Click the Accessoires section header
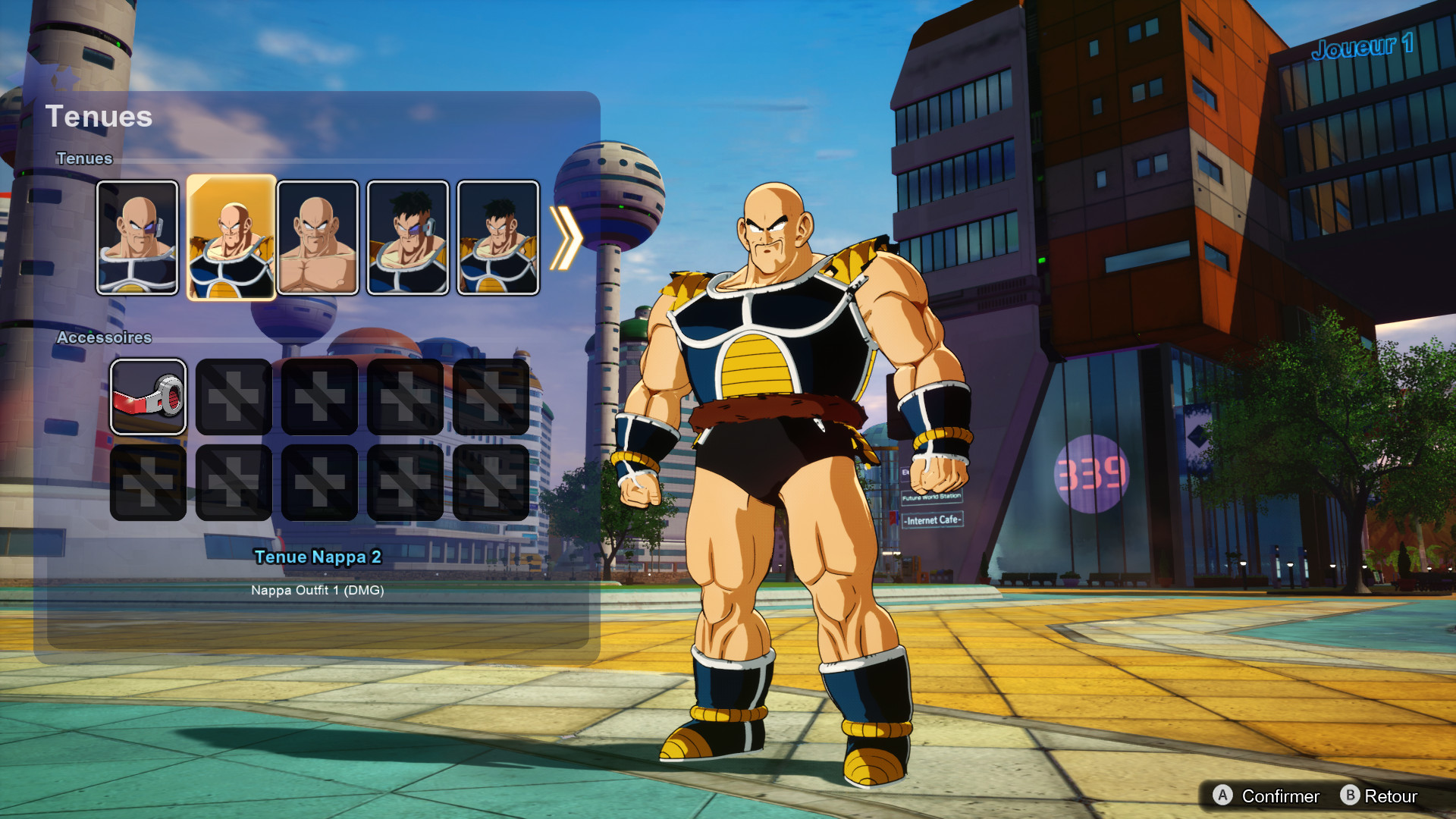This screenshot has width=1456, height=819. tap(106, 338)
